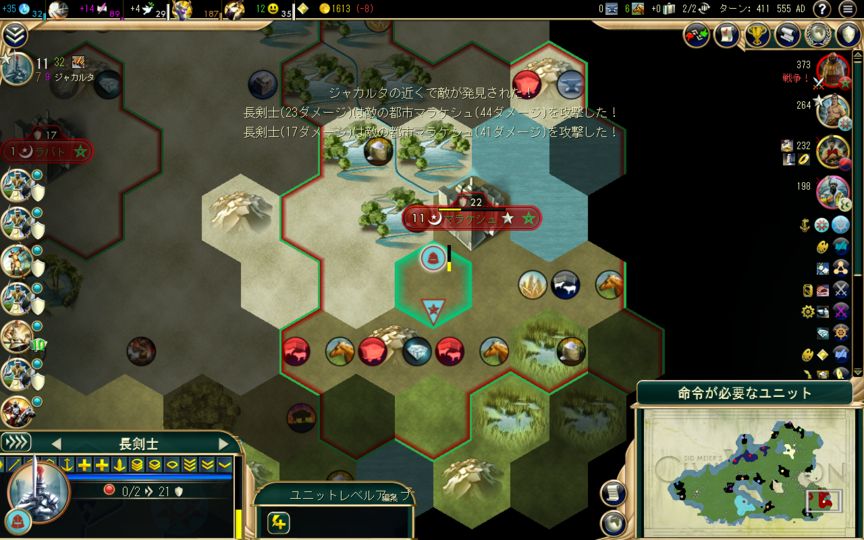Image resolution: width=864 pixels, height=540 pixels.
Task: Choose the unit level-up promotion icon
Action: click(279, 521)
